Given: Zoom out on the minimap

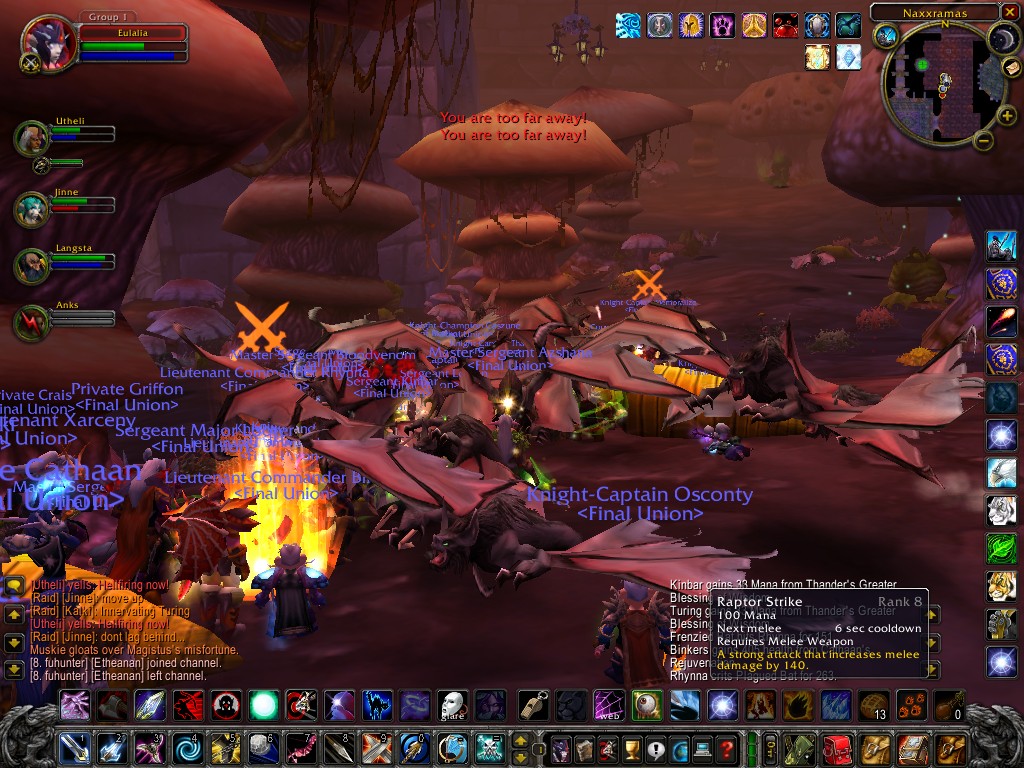Looking at the screenshot, I should [983, 140].
